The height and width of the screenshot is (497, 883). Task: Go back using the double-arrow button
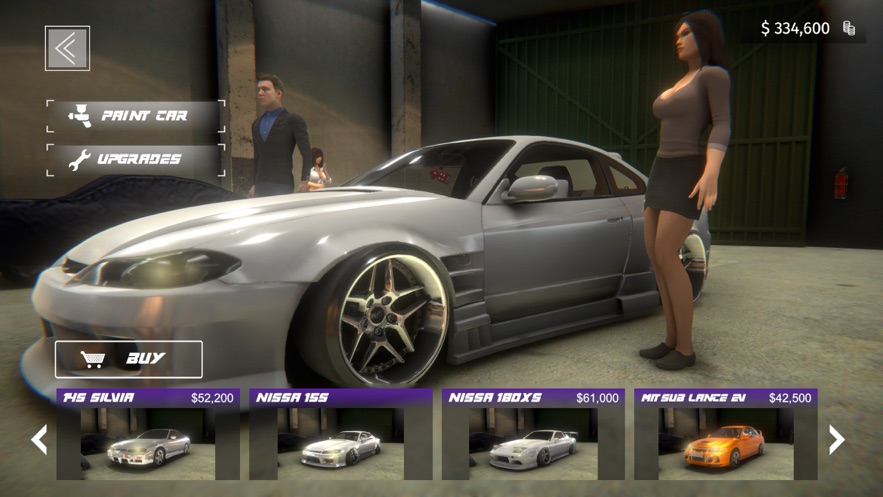tap(67, 48)
